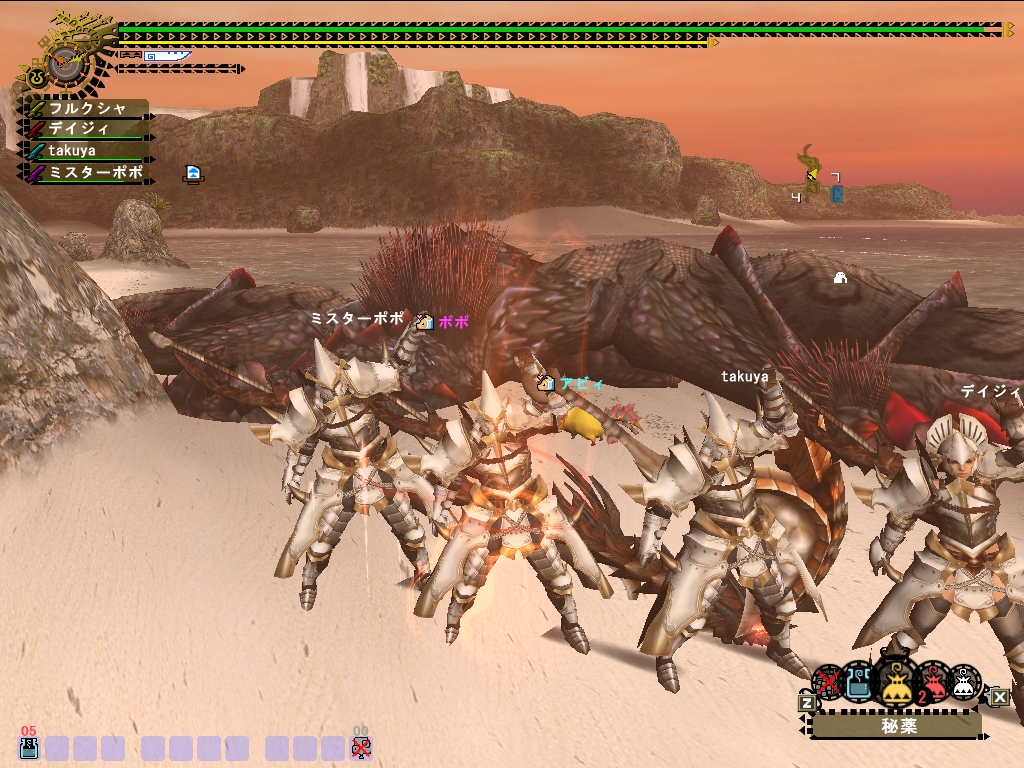Click the quest timer clock dial
The width and height of the screenshot is (1024, 768).
click(x=63, y=61)
